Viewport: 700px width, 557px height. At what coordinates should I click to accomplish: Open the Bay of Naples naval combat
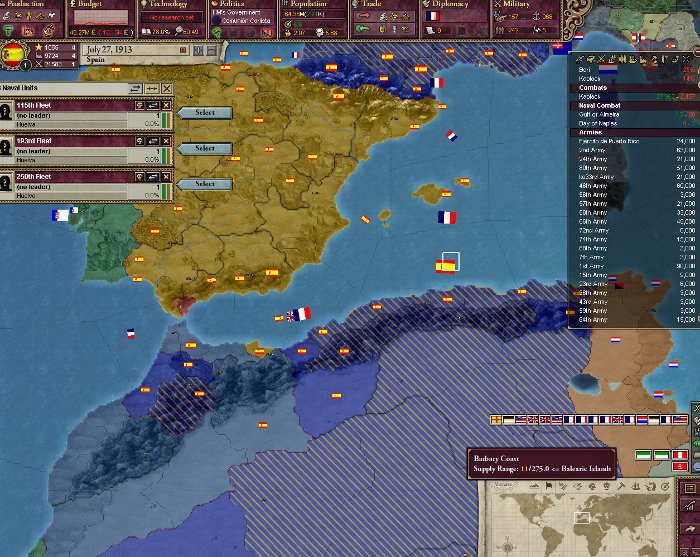click(596, 123)
